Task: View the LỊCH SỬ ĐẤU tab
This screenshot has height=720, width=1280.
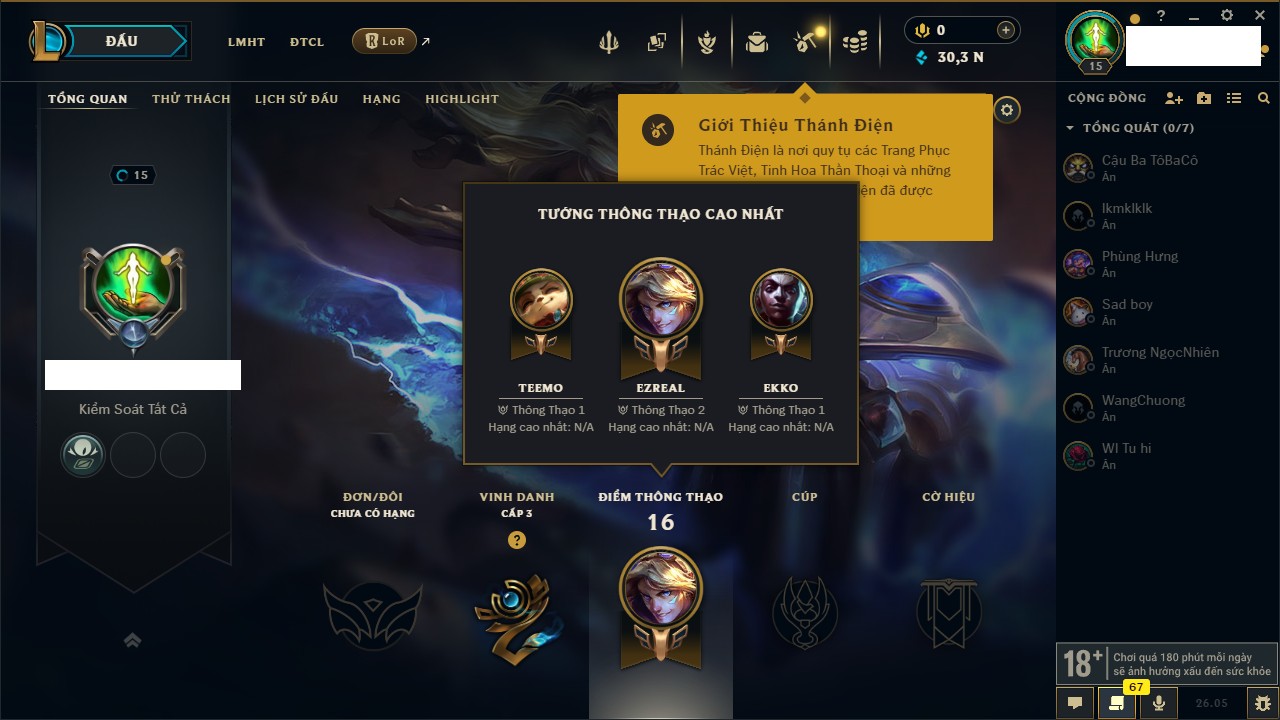Action: pos(296,99)
